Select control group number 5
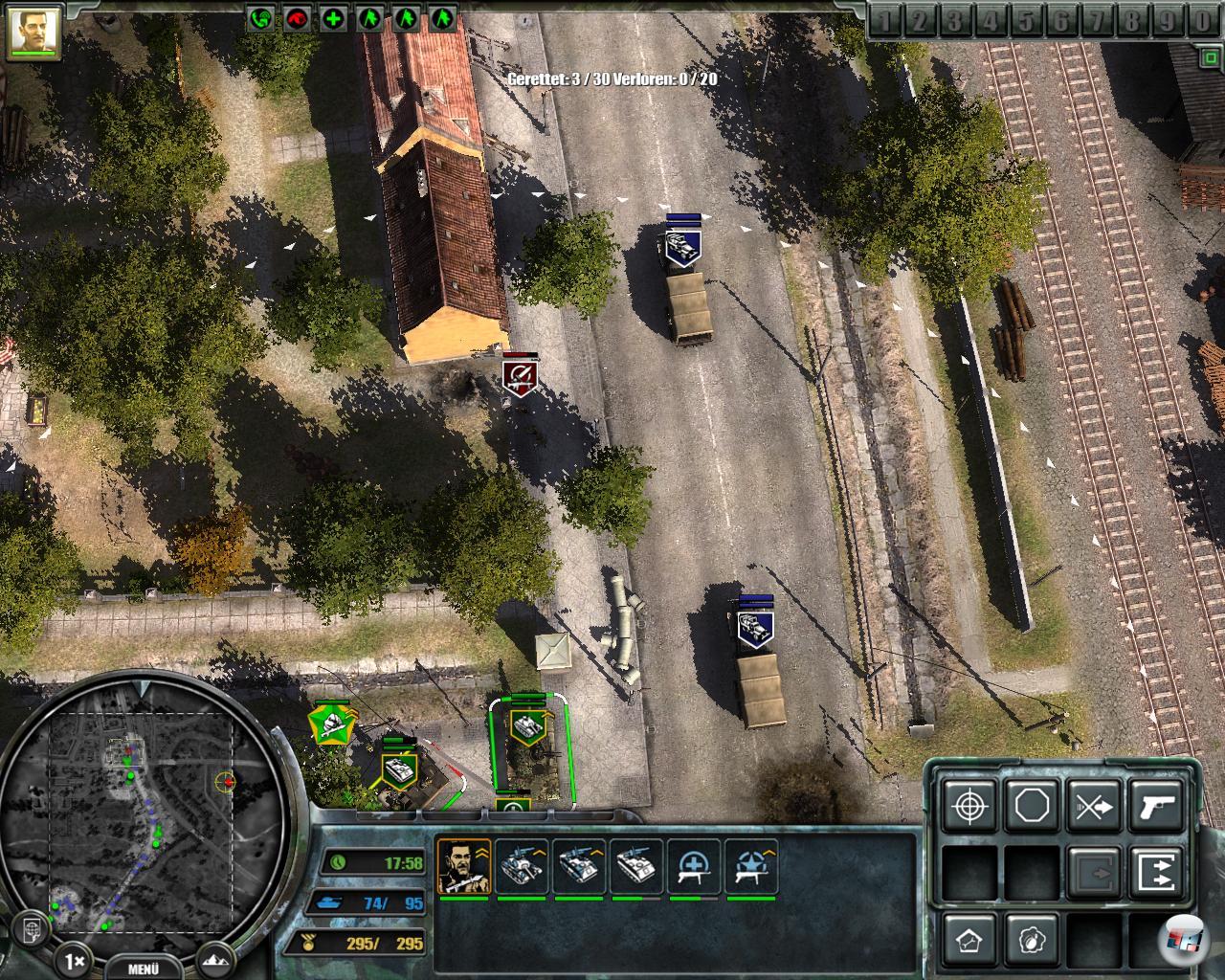 click(1027, 21)
